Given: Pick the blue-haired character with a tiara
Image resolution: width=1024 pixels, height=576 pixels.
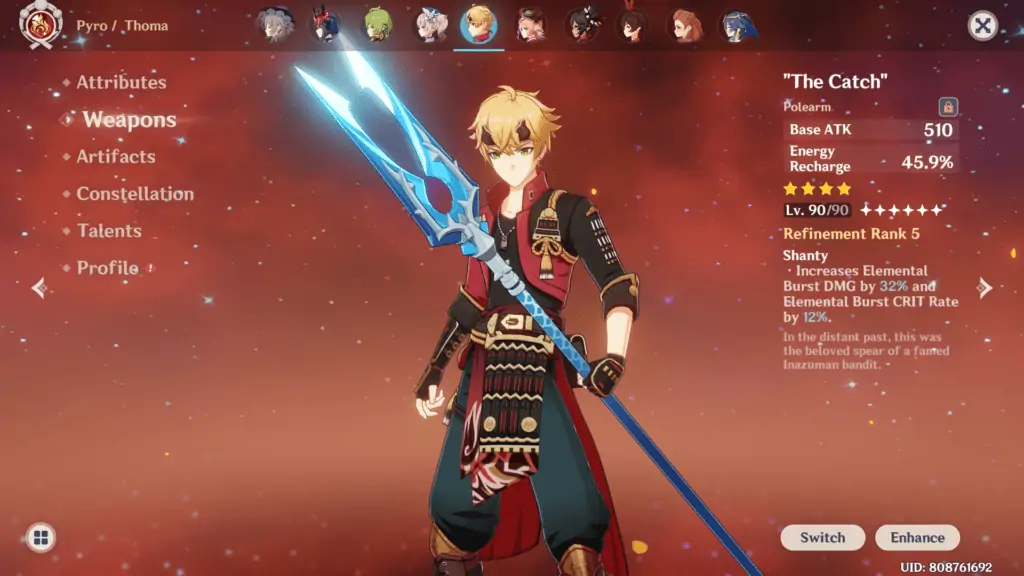Looking at the screenshot, I should [x=738, y=25].
